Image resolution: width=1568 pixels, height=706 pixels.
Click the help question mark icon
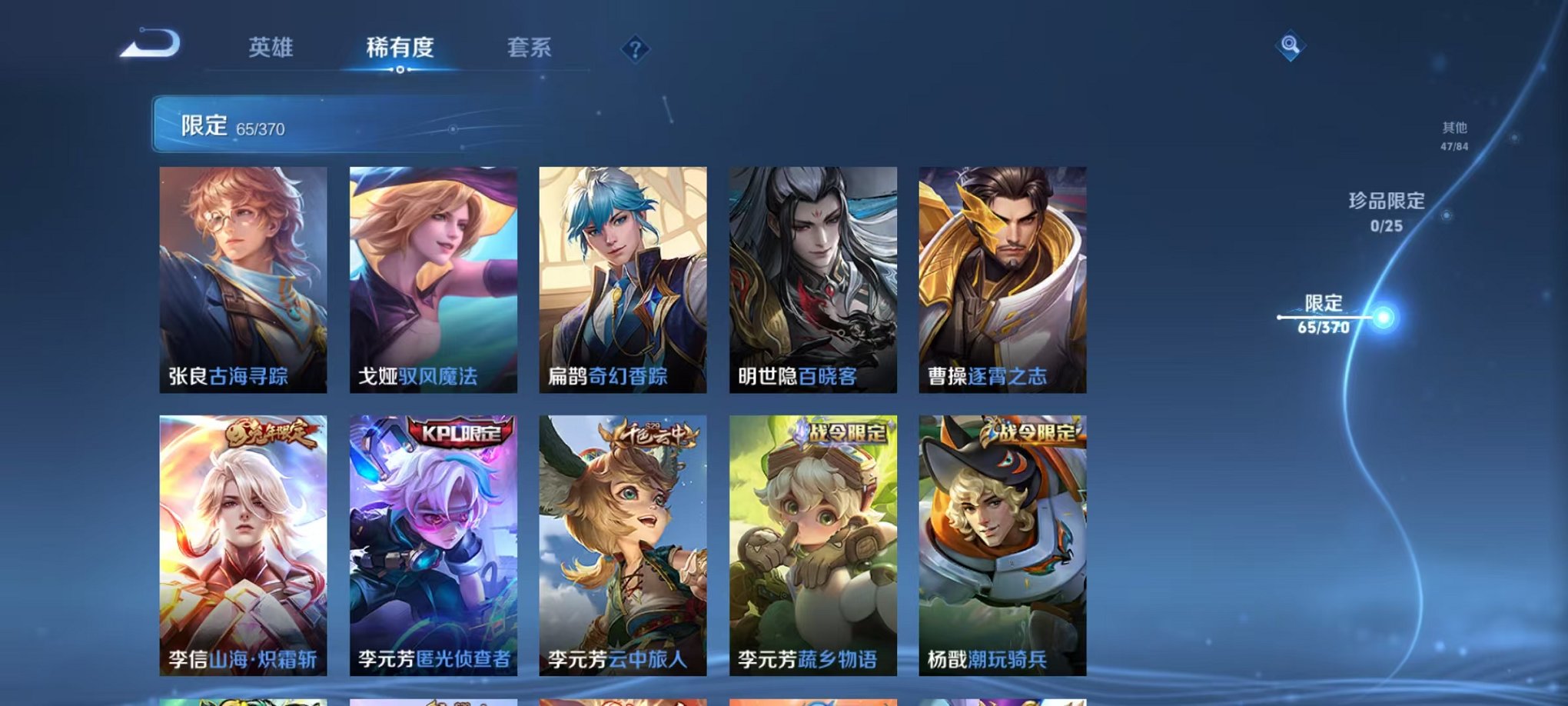click(x=635, y=50)
